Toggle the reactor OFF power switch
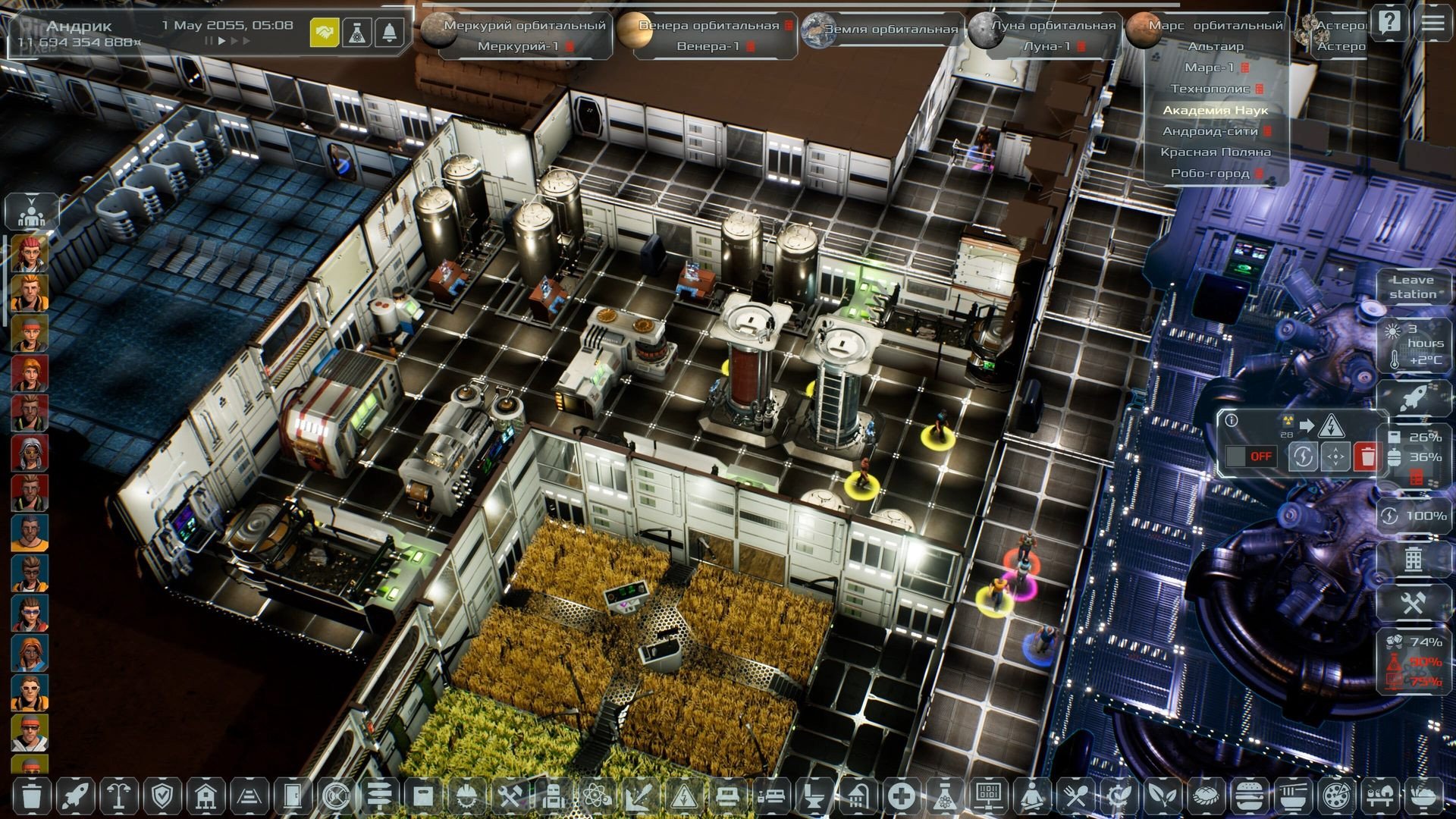This screenshot has width=1456, height=819. pos(1251,457)
